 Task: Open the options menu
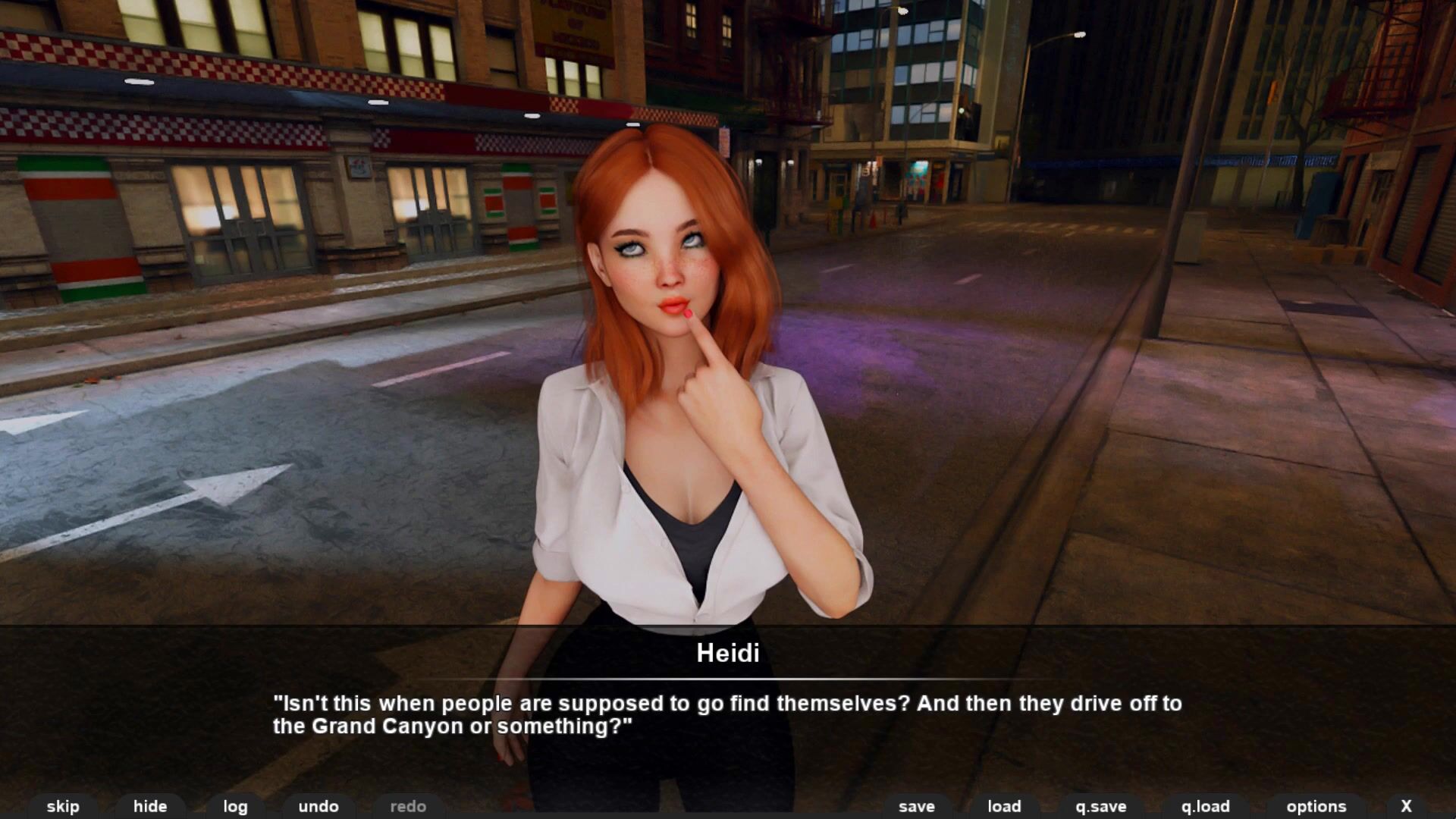pos(1316,806)
